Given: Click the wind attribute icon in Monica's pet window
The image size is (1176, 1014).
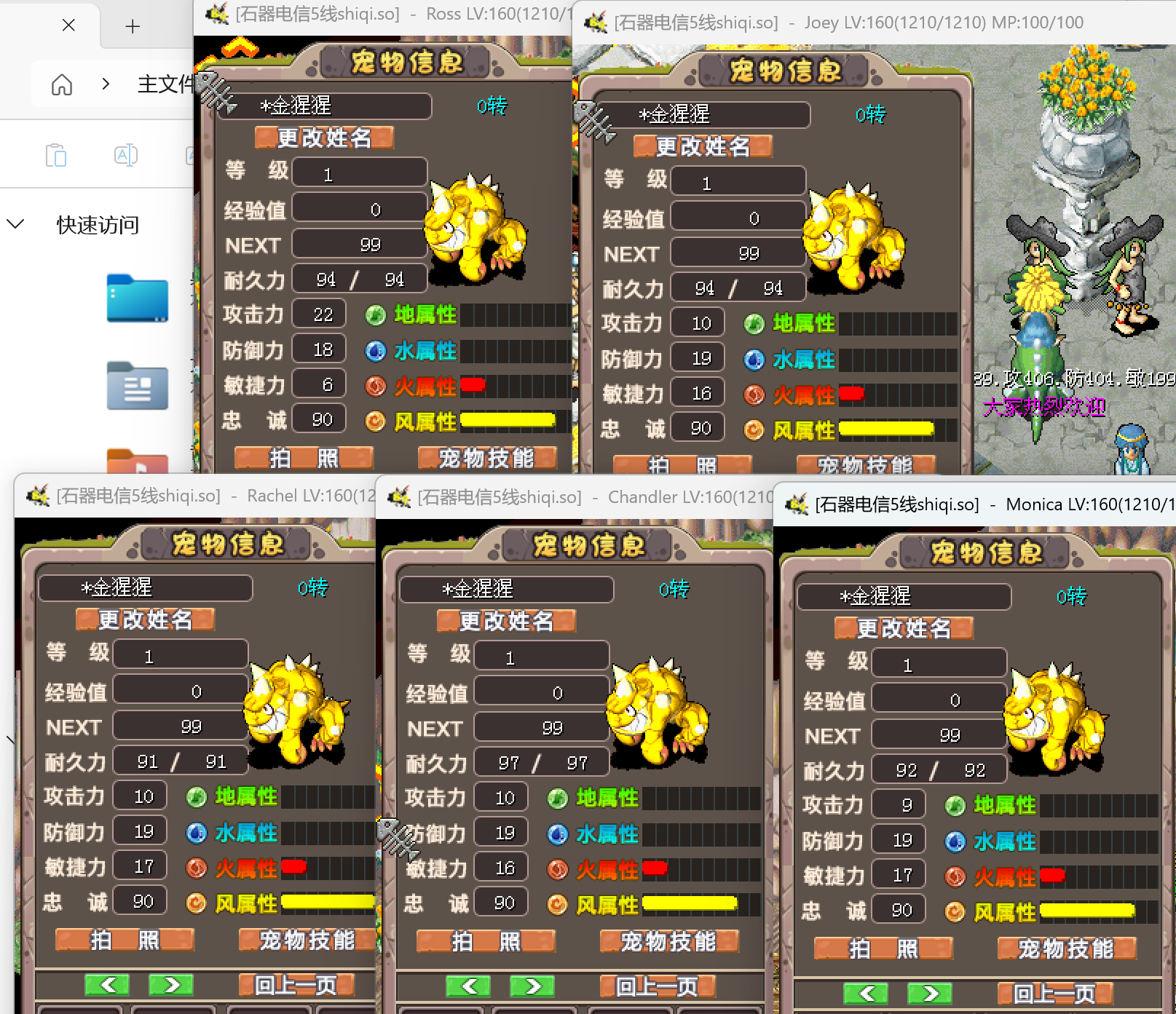Looking at the screenshot, I should tap(955, 912).
